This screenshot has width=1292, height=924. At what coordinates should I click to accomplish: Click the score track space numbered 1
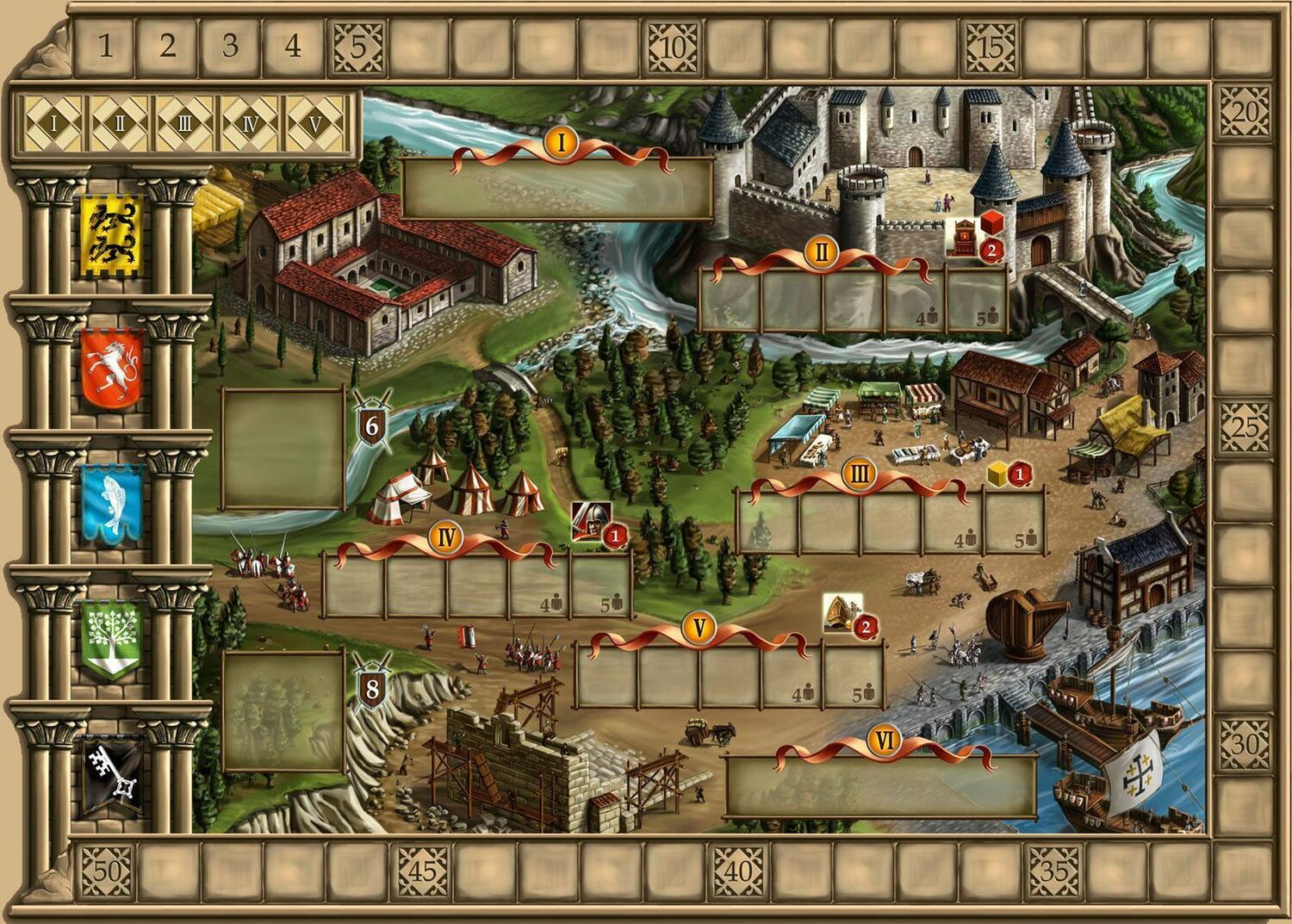(x=105, y=46)
